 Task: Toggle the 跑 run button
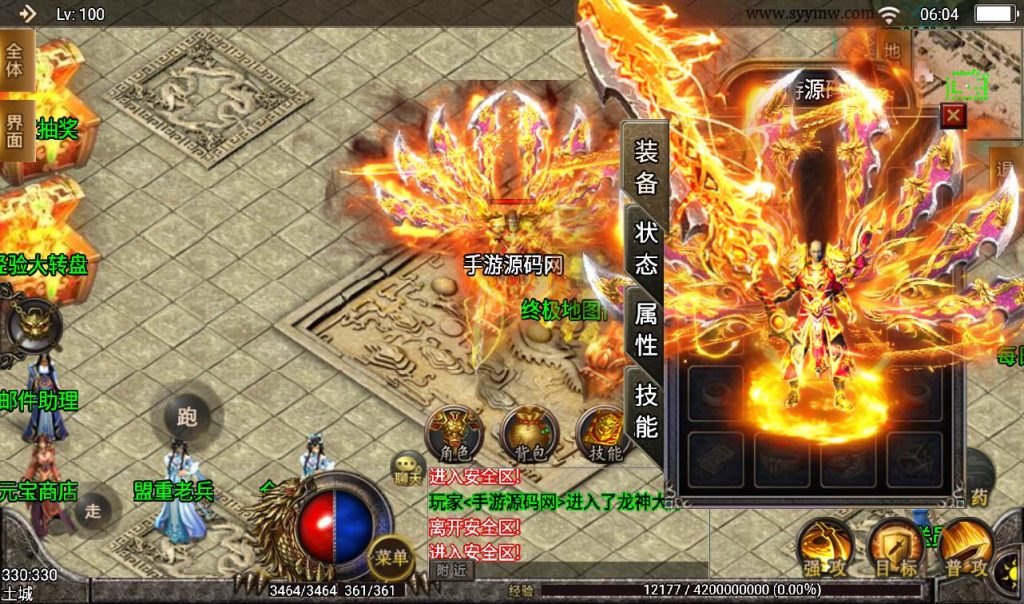pyautogui.click(x=187, y=417)
